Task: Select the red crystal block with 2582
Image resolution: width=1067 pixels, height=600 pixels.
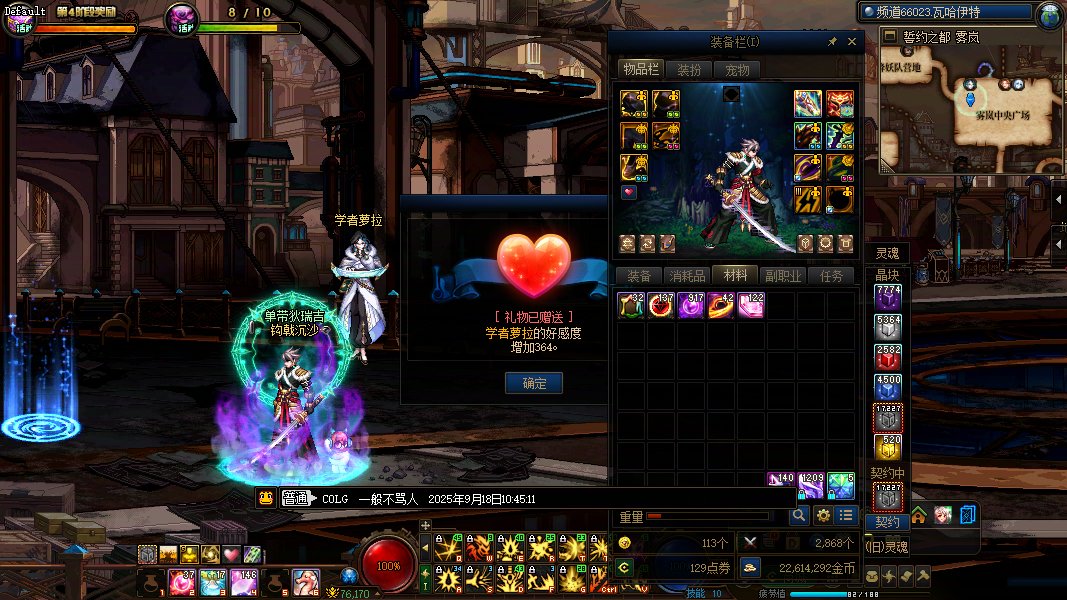Action: 888,357
